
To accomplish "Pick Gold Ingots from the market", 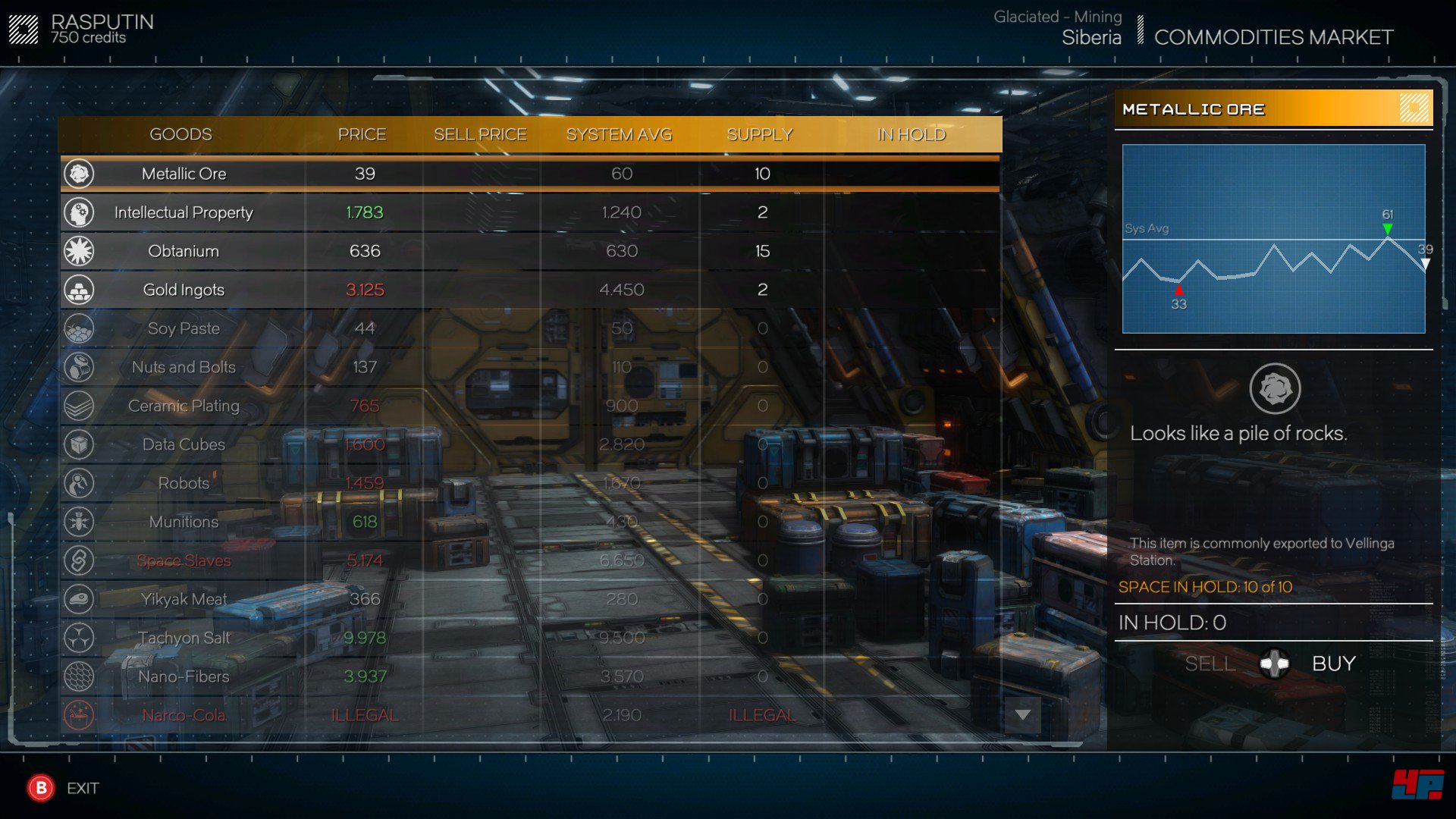I will [x=184, y=290].
